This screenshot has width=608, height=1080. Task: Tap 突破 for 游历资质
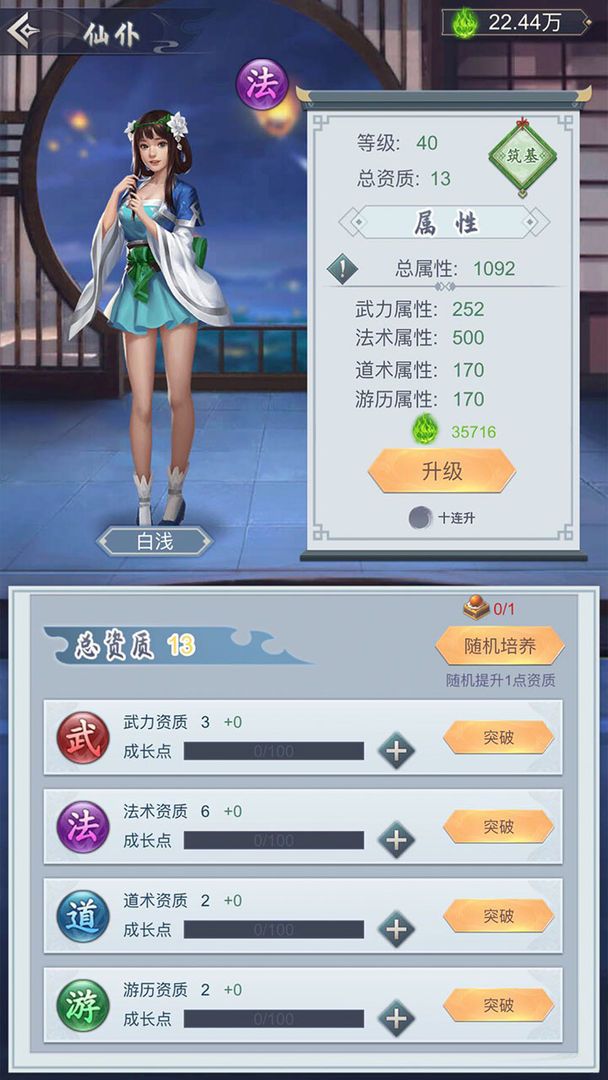click(498, 1005)
